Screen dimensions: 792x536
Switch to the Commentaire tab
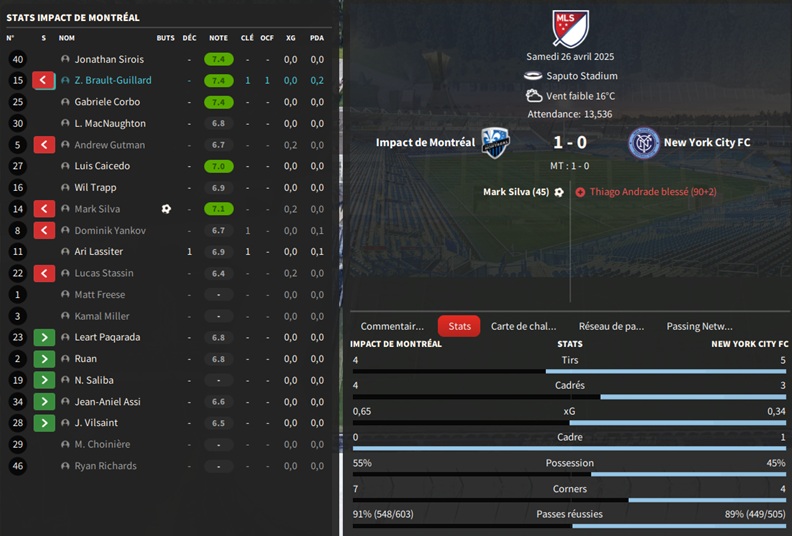392,326
